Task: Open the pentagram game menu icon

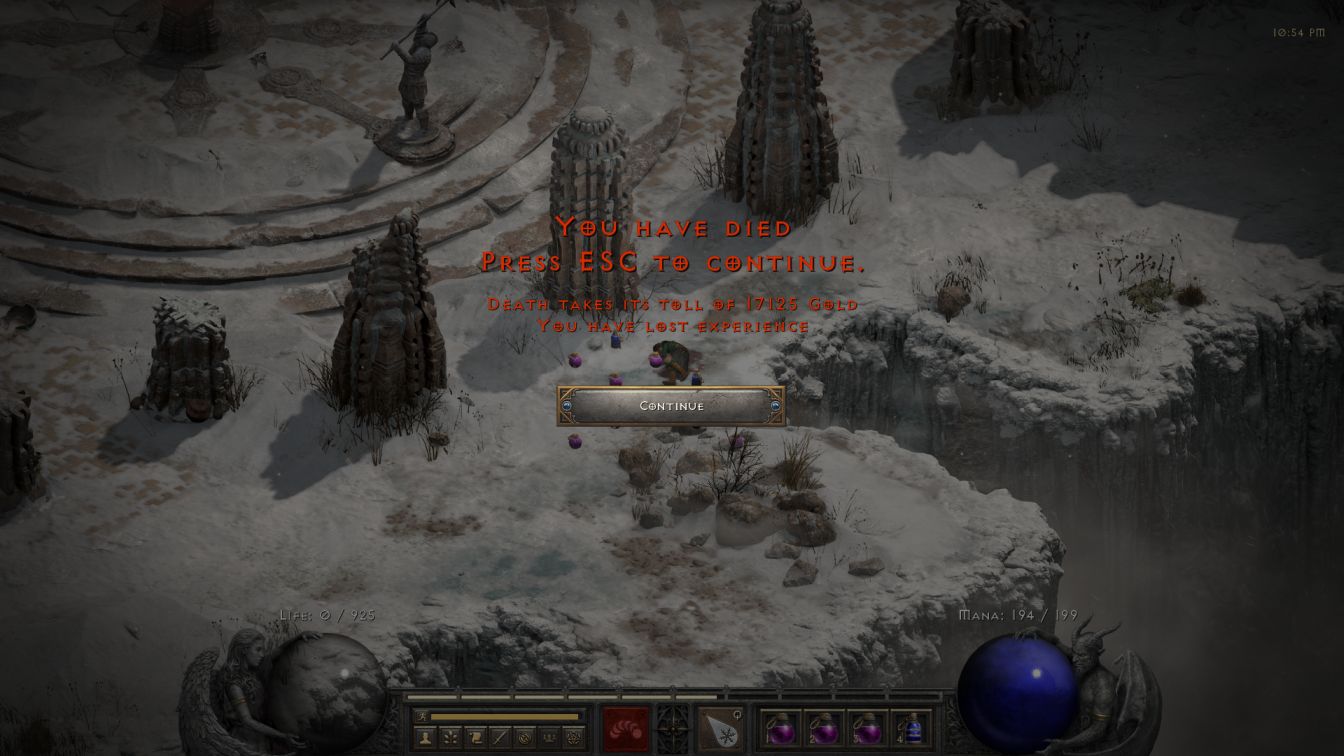Action: (x=573, y=738)
